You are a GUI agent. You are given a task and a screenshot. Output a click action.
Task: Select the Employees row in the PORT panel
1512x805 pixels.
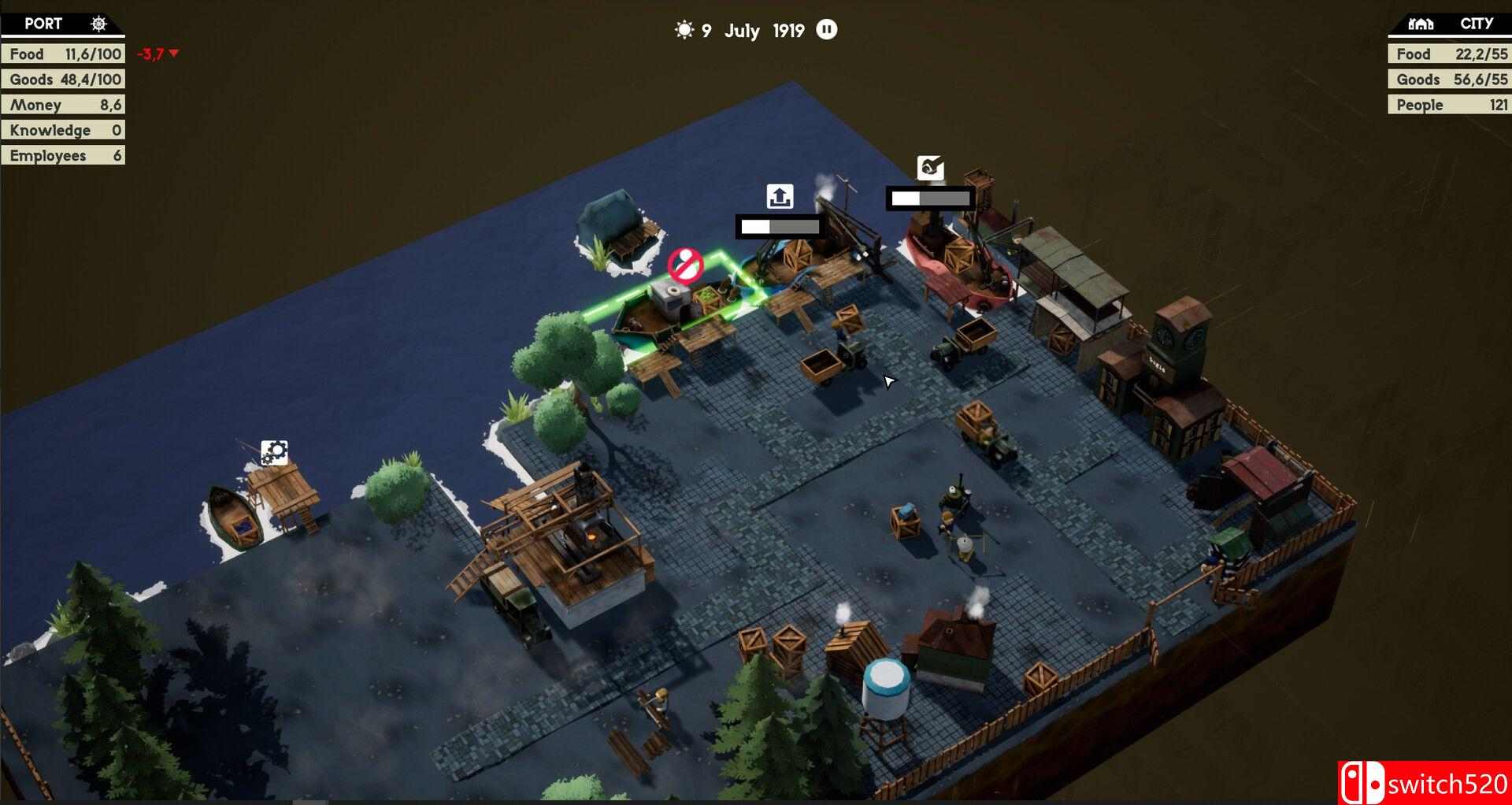coord(63,154)
